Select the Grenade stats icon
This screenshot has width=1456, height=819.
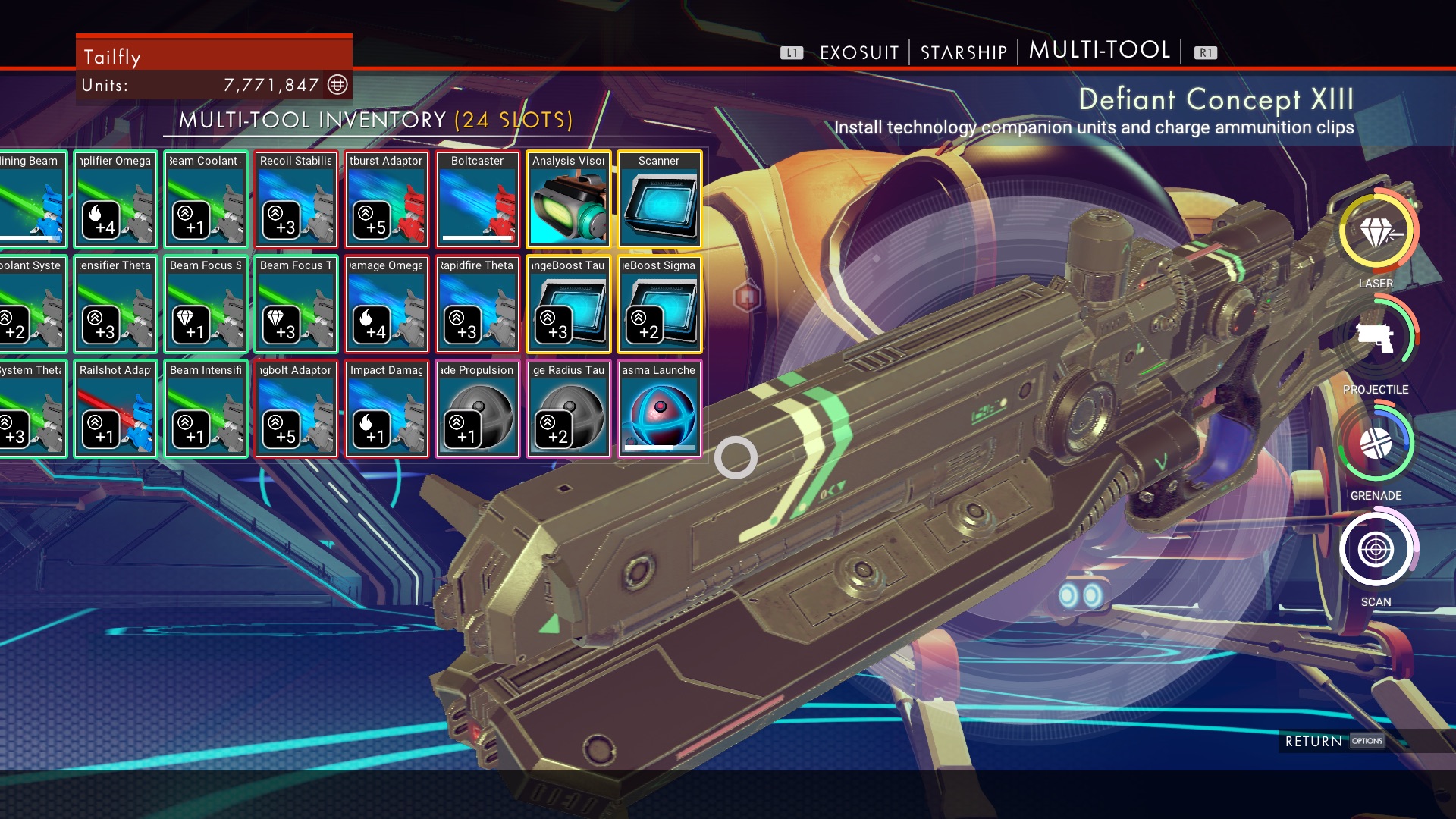(1375, 445)
